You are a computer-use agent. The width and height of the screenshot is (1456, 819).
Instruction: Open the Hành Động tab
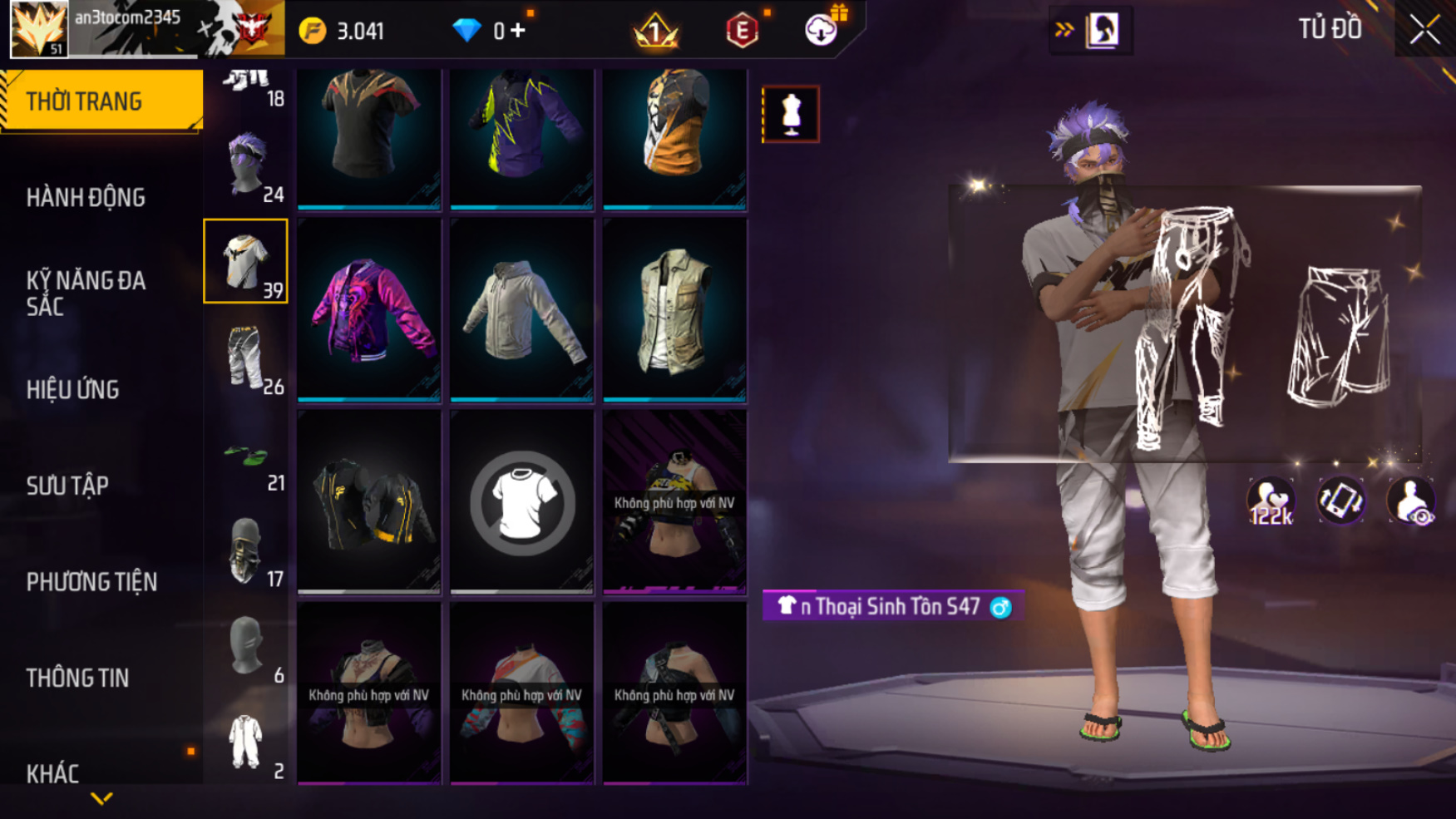86,198
